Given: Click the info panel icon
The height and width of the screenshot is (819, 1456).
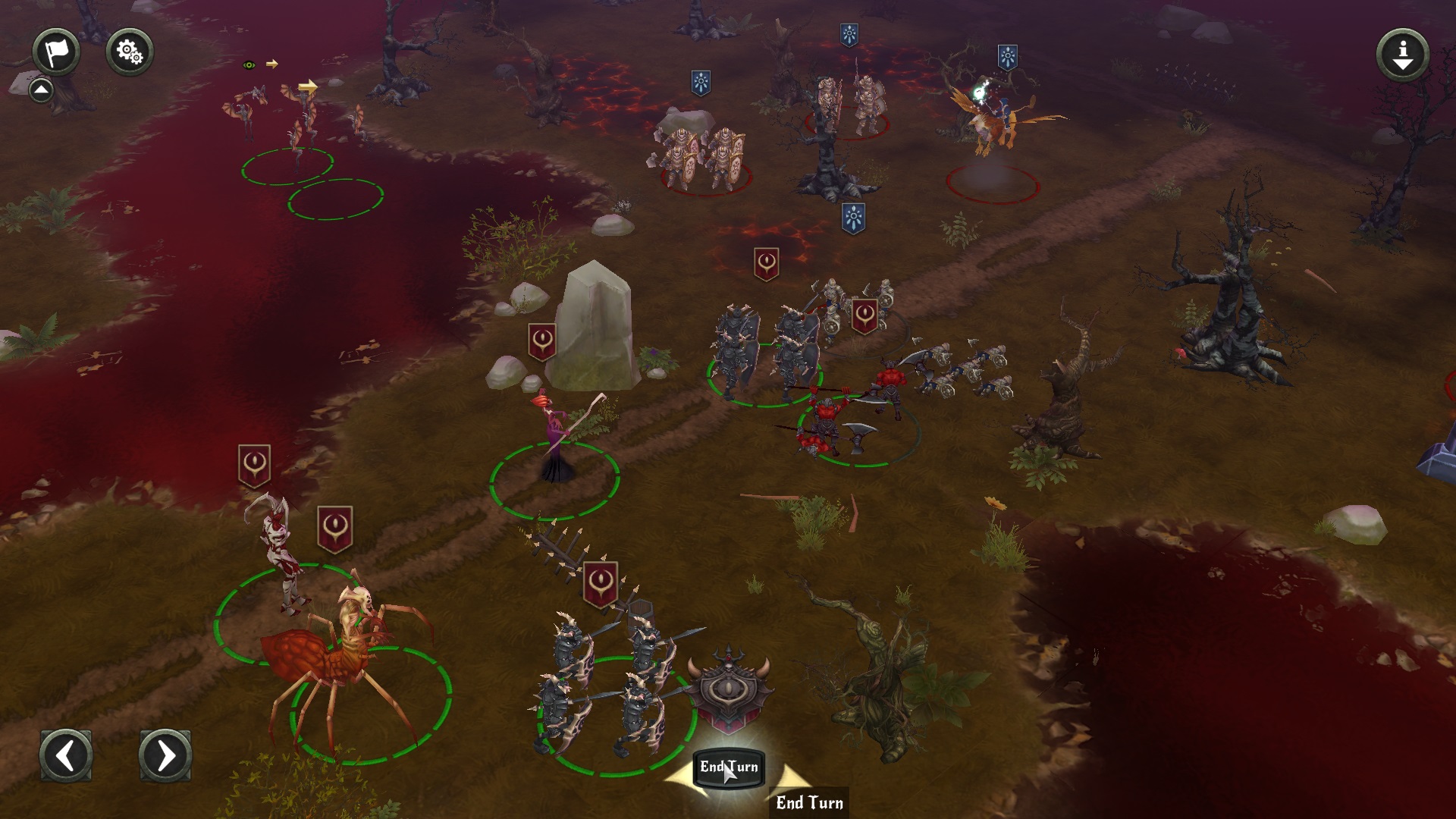Looking at the screenshot, I should (x=1401, y=53).
